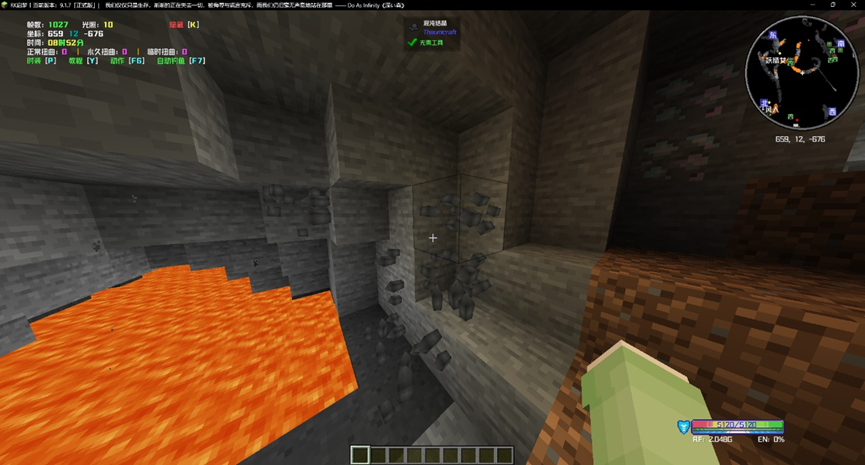Select the highlighted first hotbar slot
The image size is (865, 465).
(x=360, y=455)
